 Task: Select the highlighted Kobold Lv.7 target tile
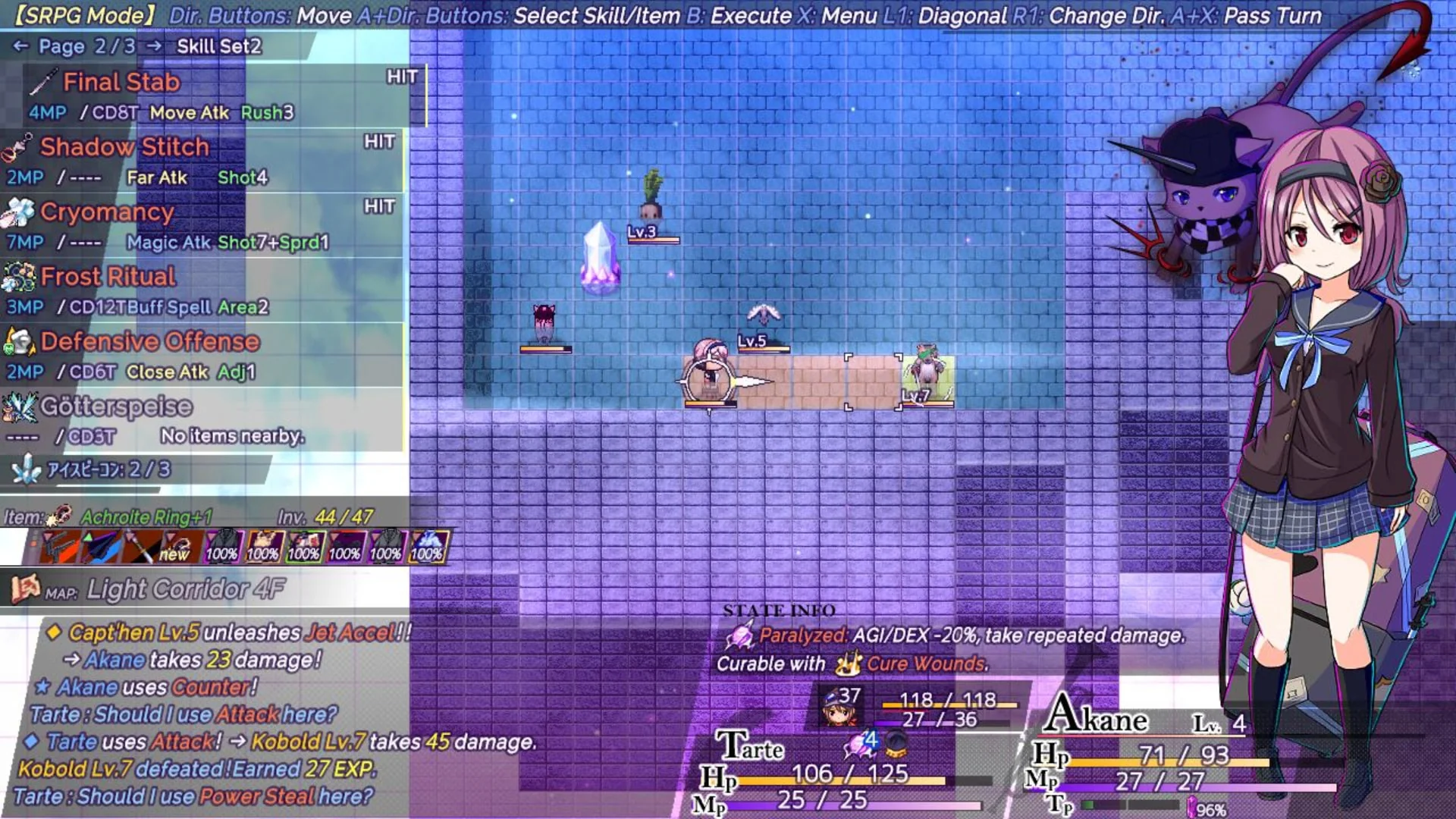pos(927,381)
